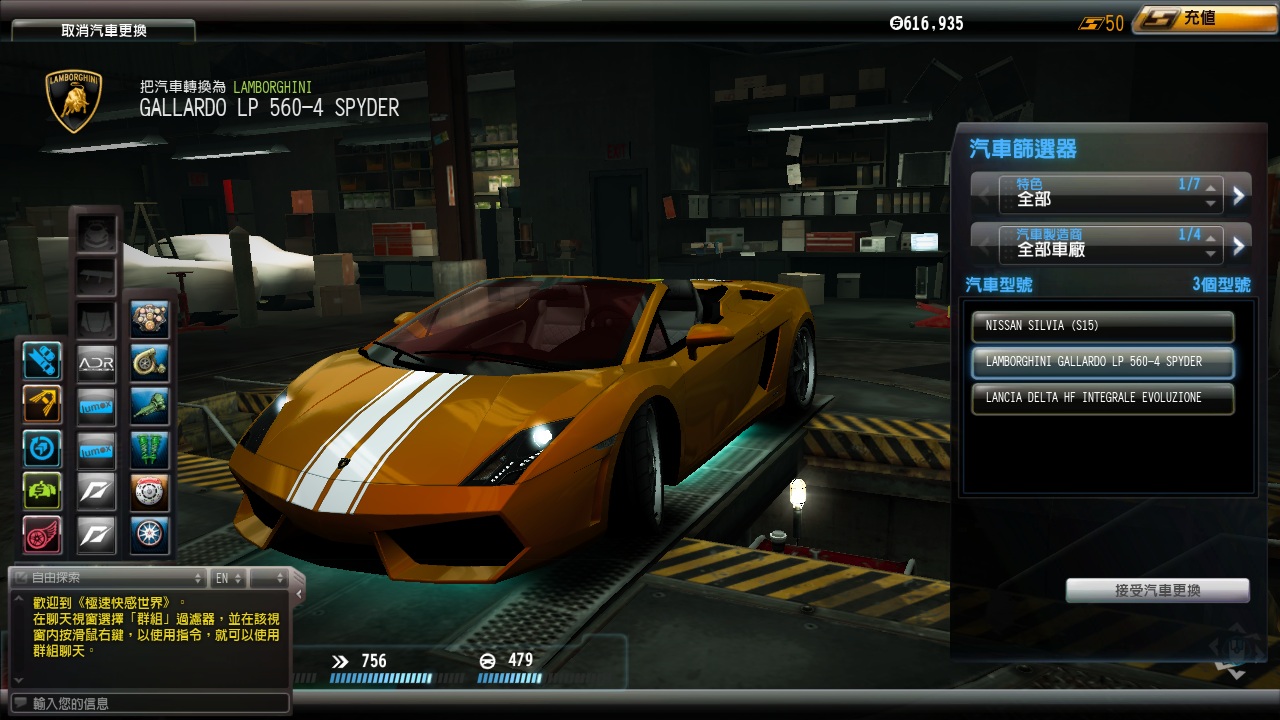The height and width of the screenshot is (720, 1280).
Task: Select the tire and wheel part icon
Action: coord(150,535)
